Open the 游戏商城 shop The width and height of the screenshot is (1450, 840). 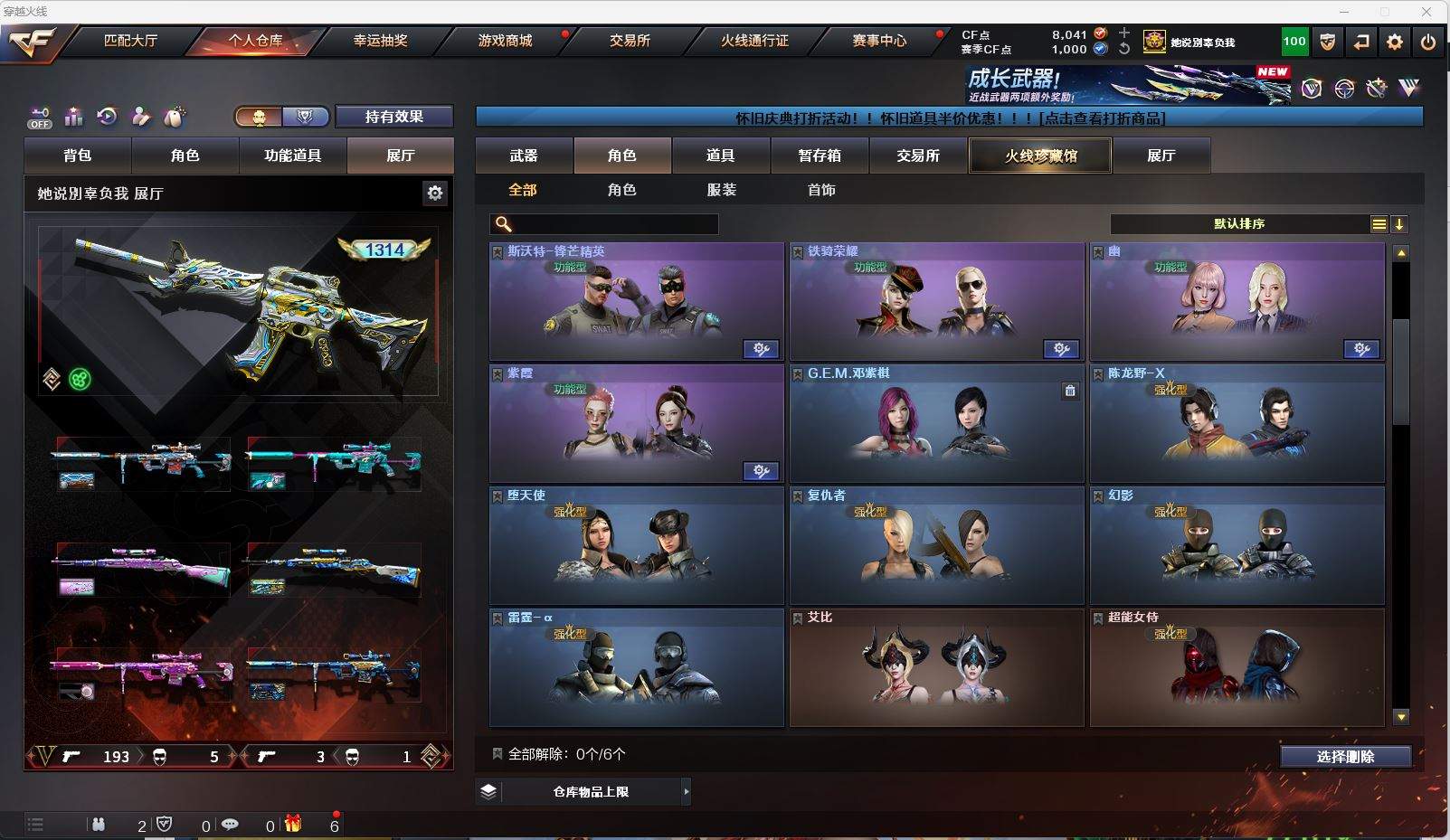(505, 41)
